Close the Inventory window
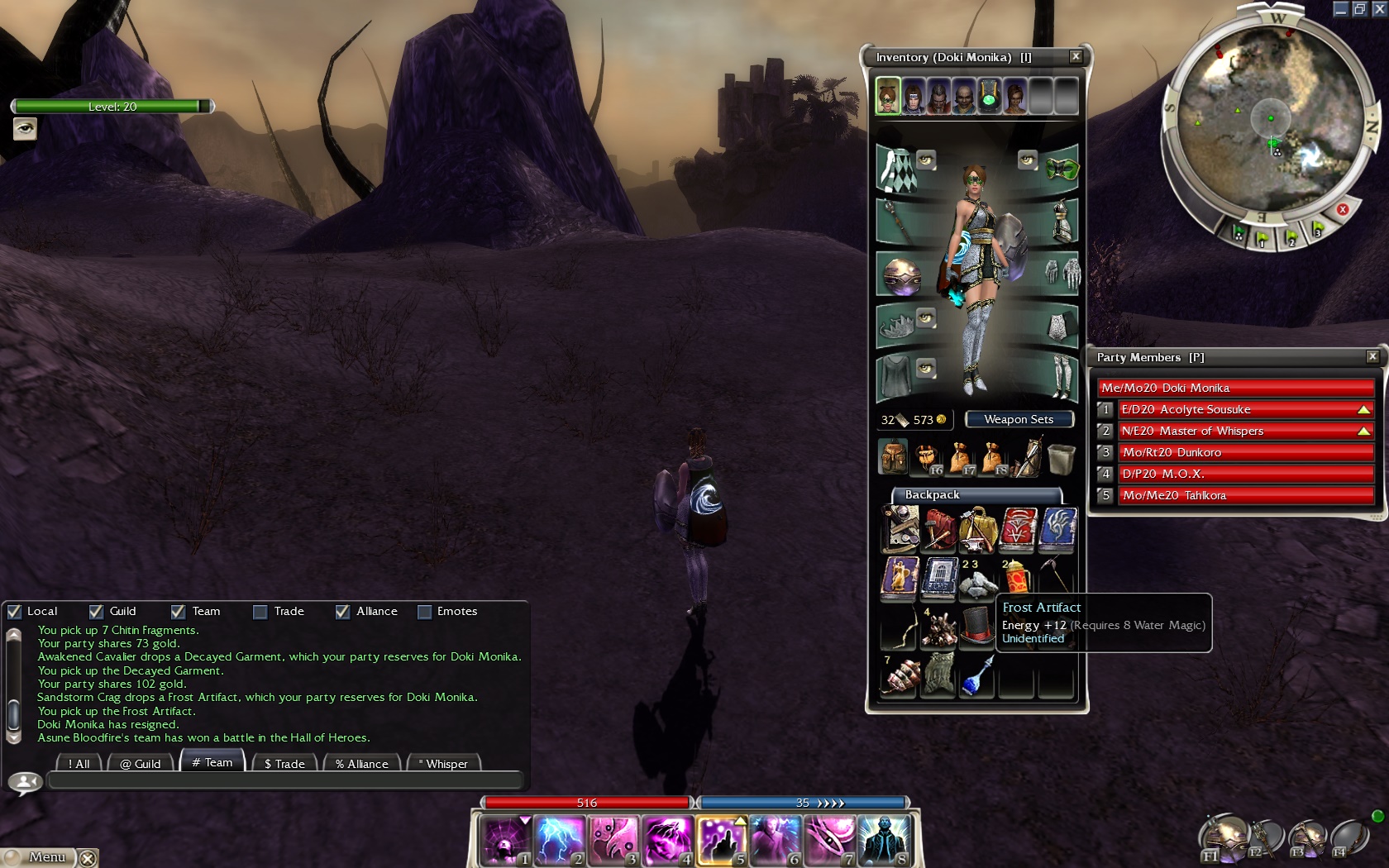 click(x=1075, y=56)
